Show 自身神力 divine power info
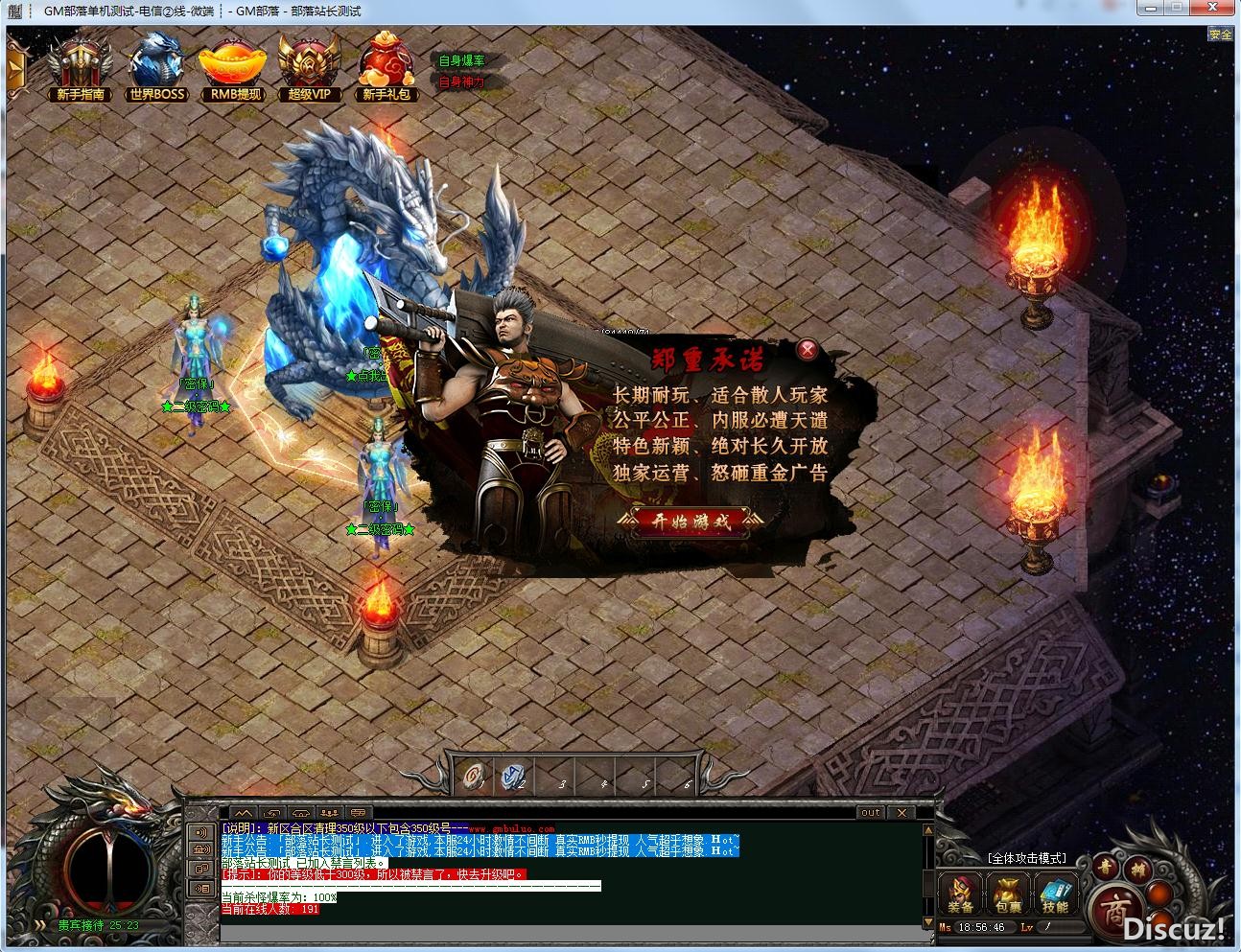This screenshot has width=1241, height=952. point(461,81)
